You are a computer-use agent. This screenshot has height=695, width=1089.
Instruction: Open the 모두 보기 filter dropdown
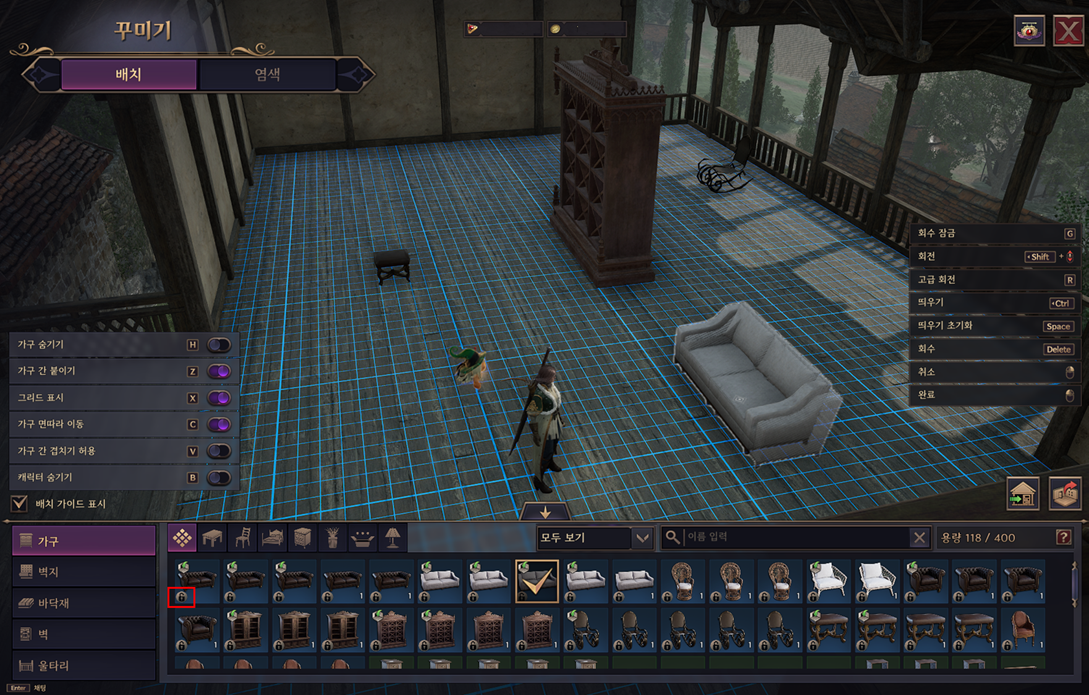595,538
